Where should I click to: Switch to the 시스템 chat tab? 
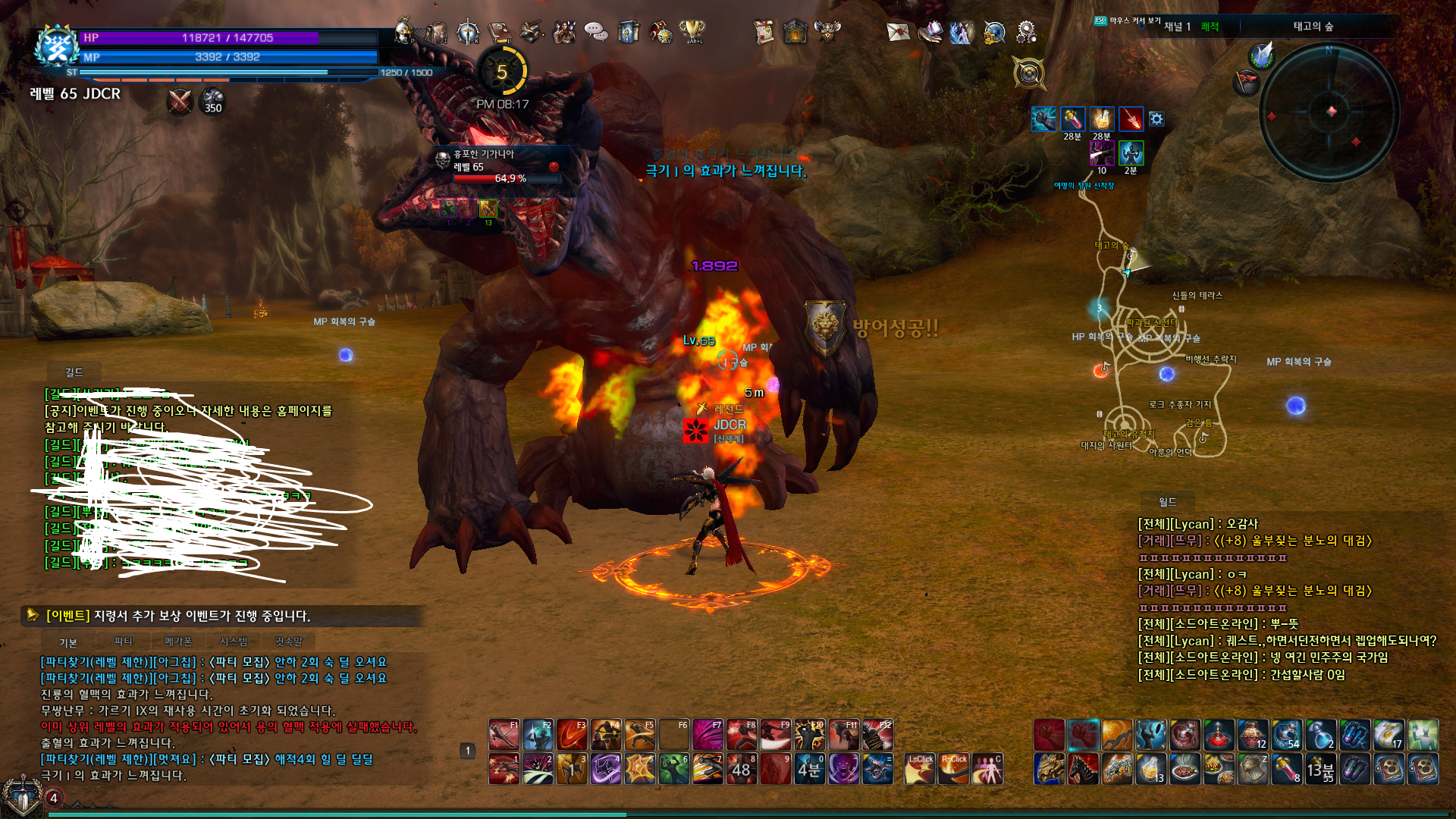coord(234,642)
